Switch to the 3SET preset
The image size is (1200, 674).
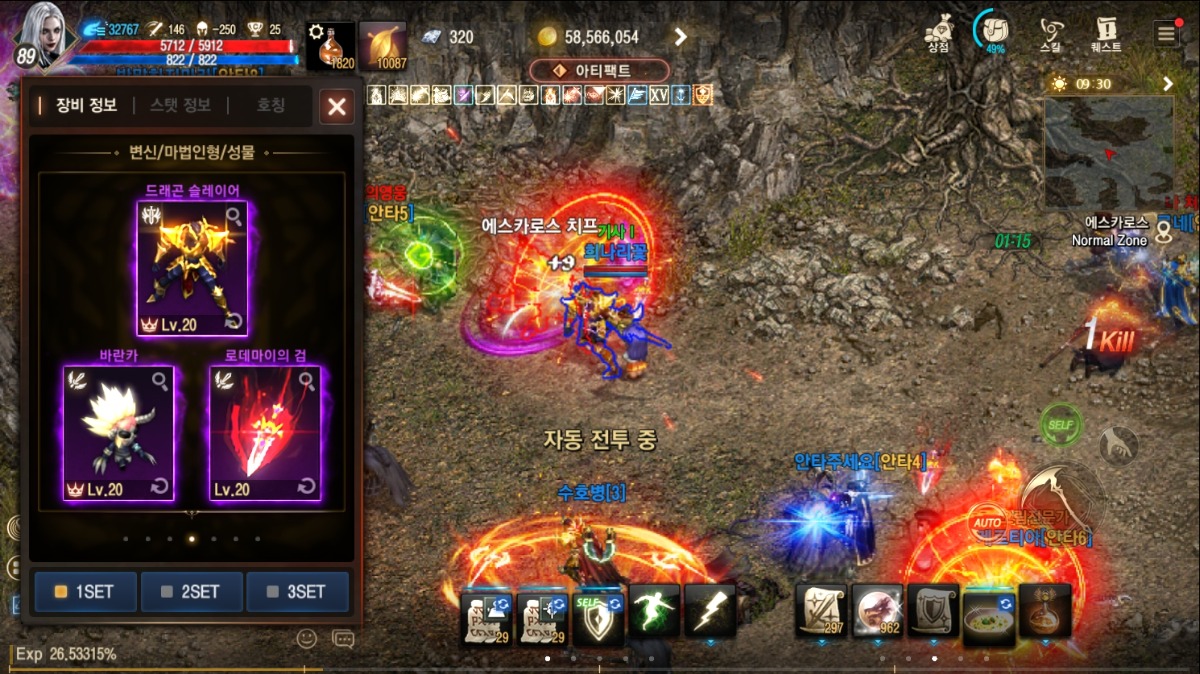coord(298,591)
